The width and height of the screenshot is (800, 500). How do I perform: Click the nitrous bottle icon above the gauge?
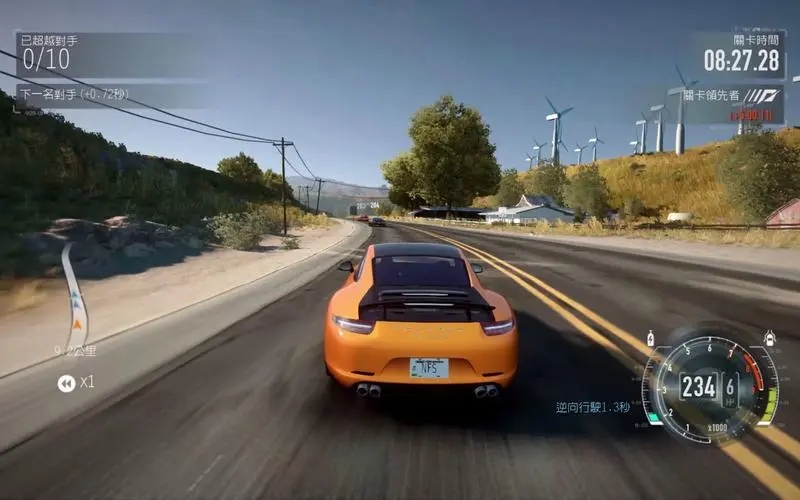click(651, 339)
